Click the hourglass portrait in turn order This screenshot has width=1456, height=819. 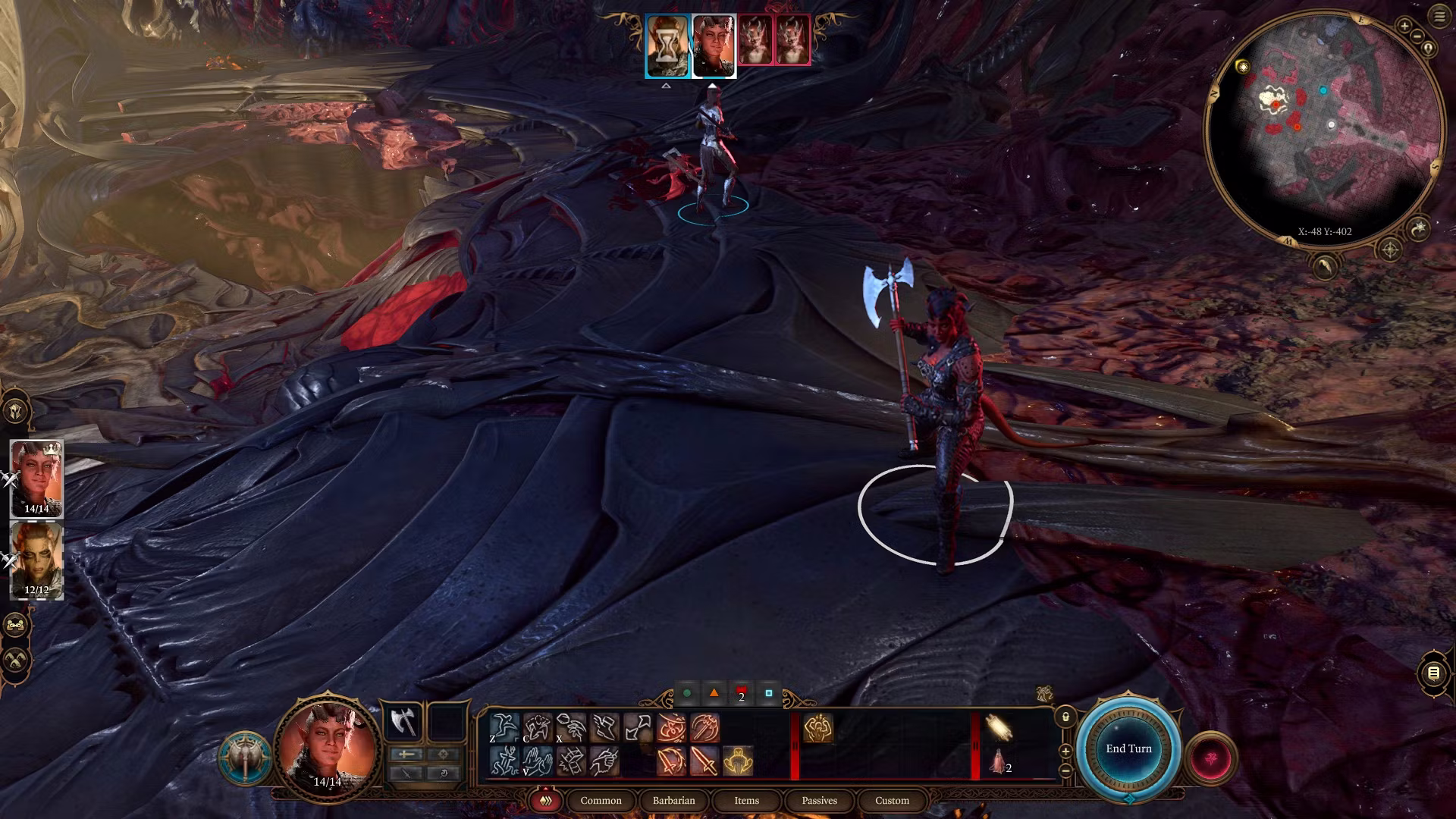click(667, 45)
